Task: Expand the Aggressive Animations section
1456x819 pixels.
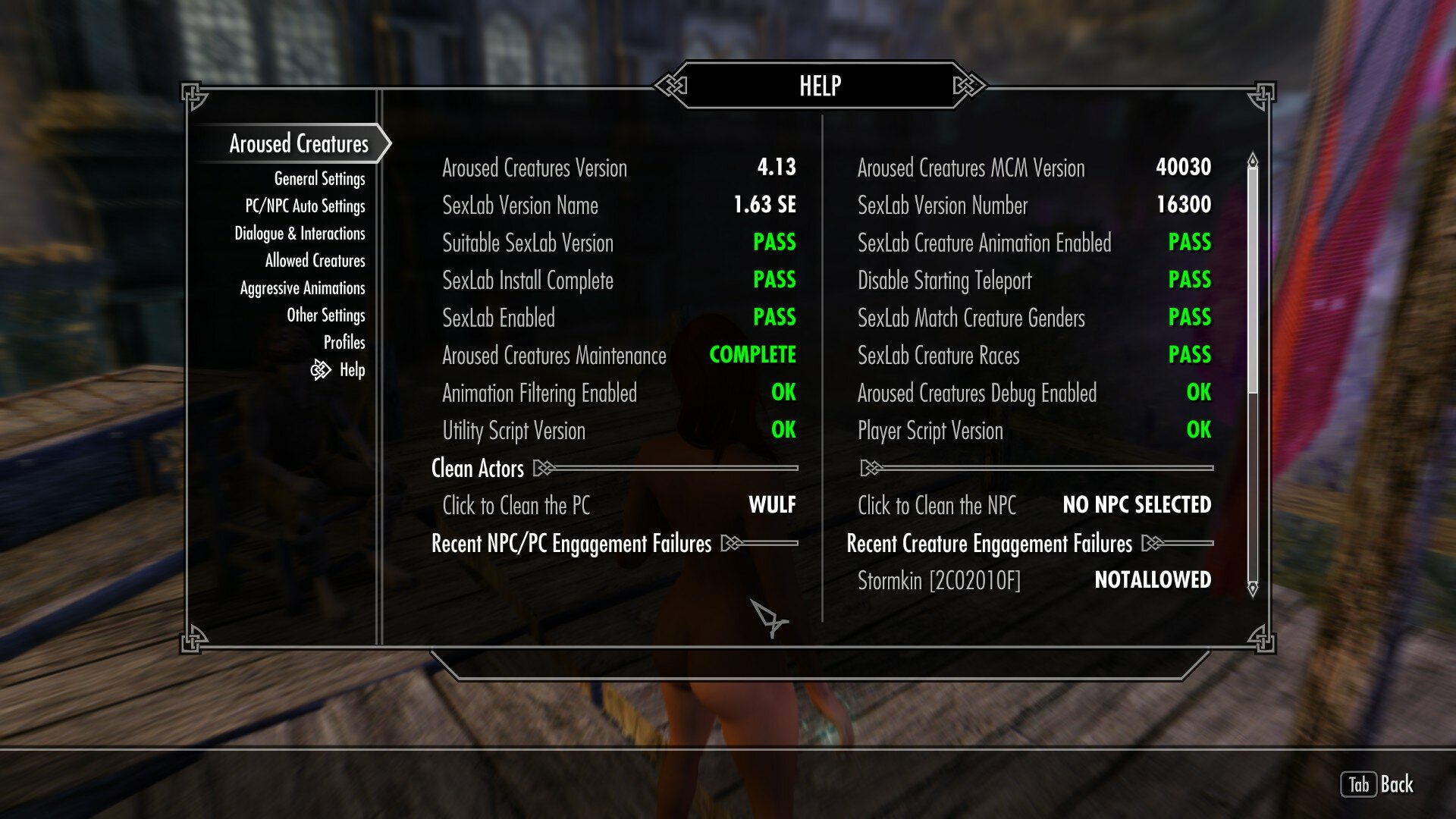Action: pyautogui.click(x=303, y=287)
